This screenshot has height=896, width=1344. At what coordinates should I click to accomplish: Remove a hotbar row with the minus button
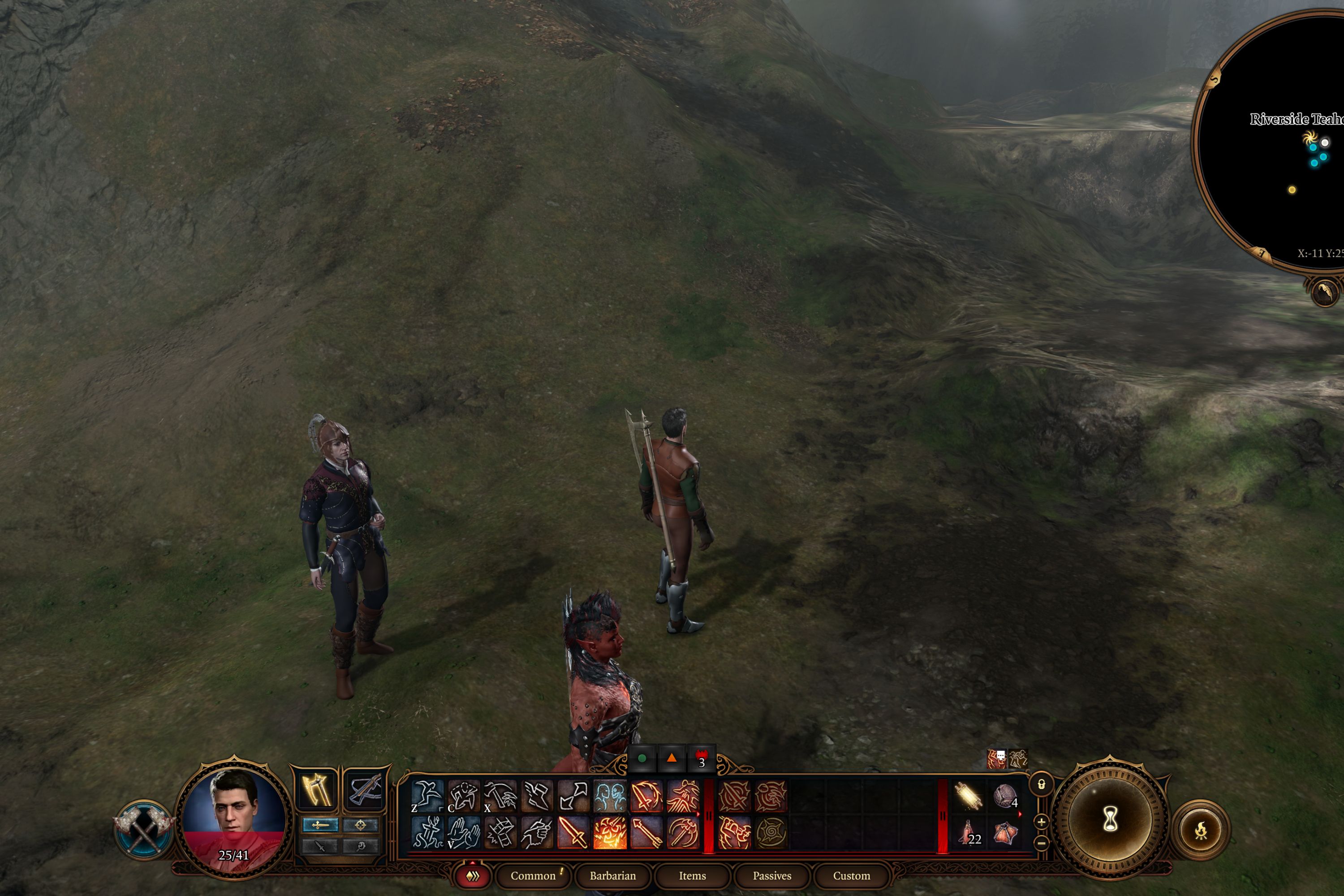tap(1041, 843)
